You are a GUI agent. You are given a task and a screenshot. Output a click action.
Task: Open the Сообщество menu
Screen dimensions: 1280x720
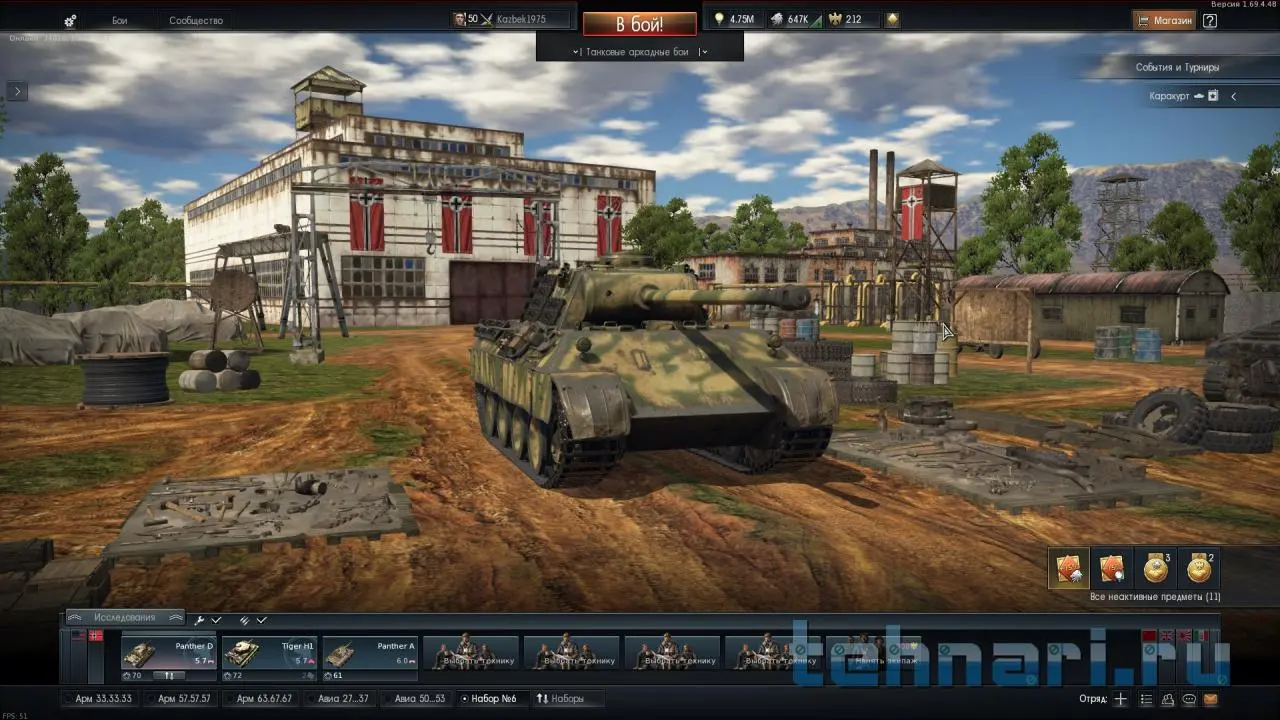(x=195, y=21)
